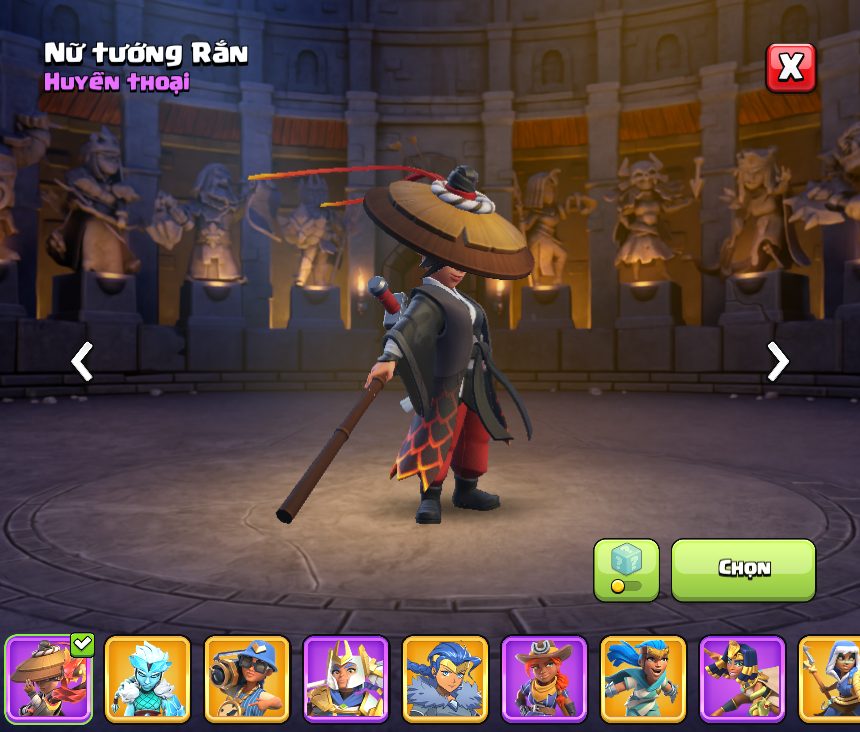Select the partly visible white-hooded skin thumbnail

pos(831,678)
